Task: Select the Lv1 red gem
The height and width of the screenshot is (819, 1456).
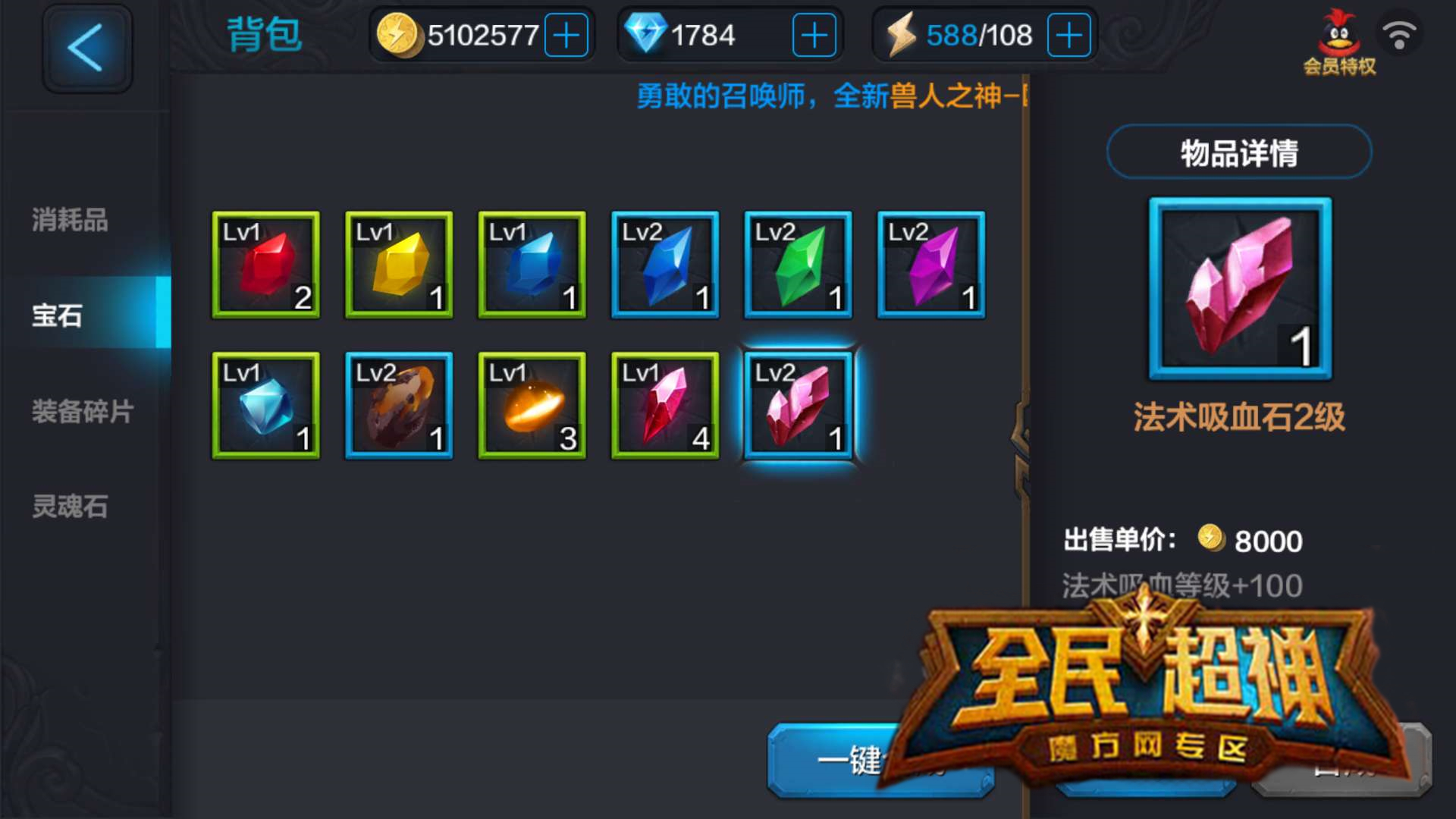Action: [x=265, y=265]
